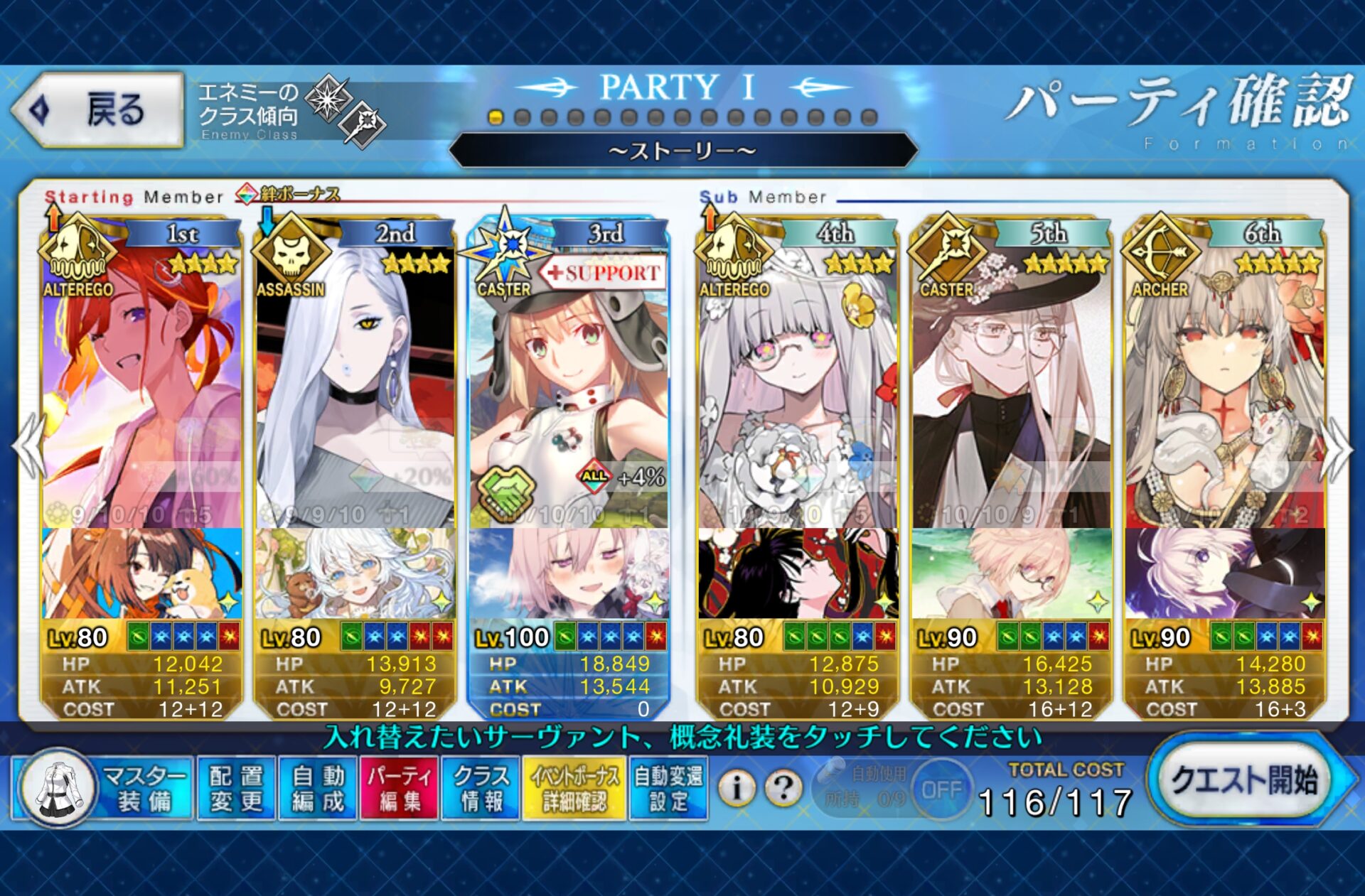The height and width of the screenshot is (896, 1365).
Task: Open the question mark help button
Action: [783, 787]
